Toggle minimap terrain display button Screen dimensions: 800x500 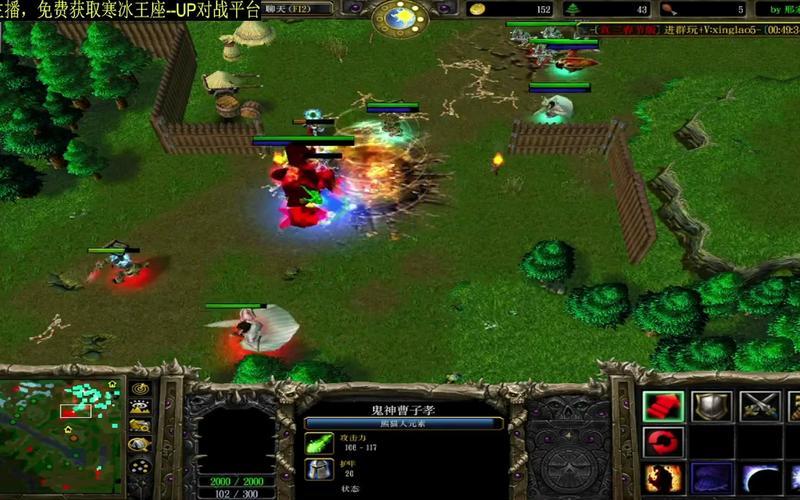[x=140, y=407]
